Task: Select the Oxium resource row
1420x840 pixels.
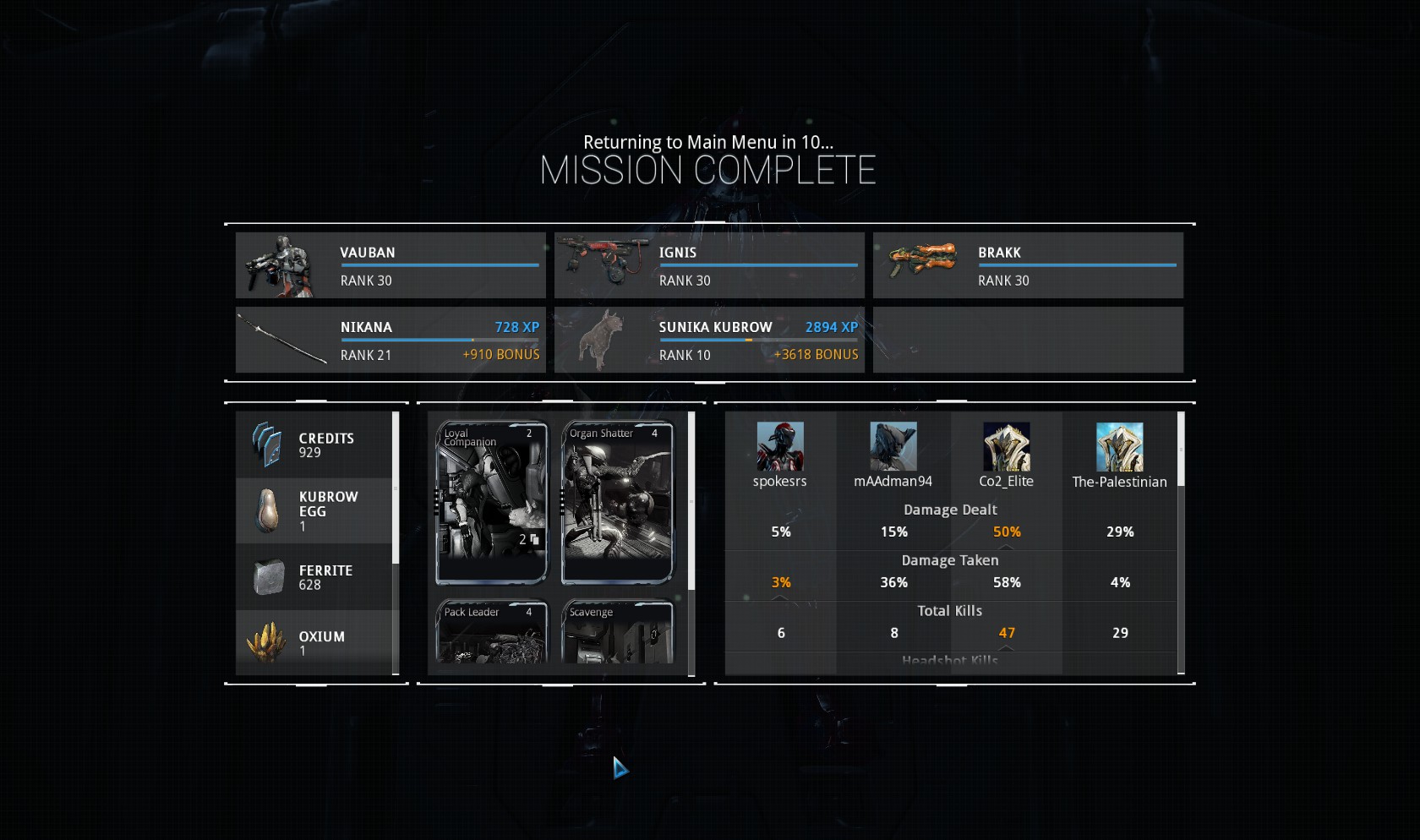Action: [x=314, y=642]
